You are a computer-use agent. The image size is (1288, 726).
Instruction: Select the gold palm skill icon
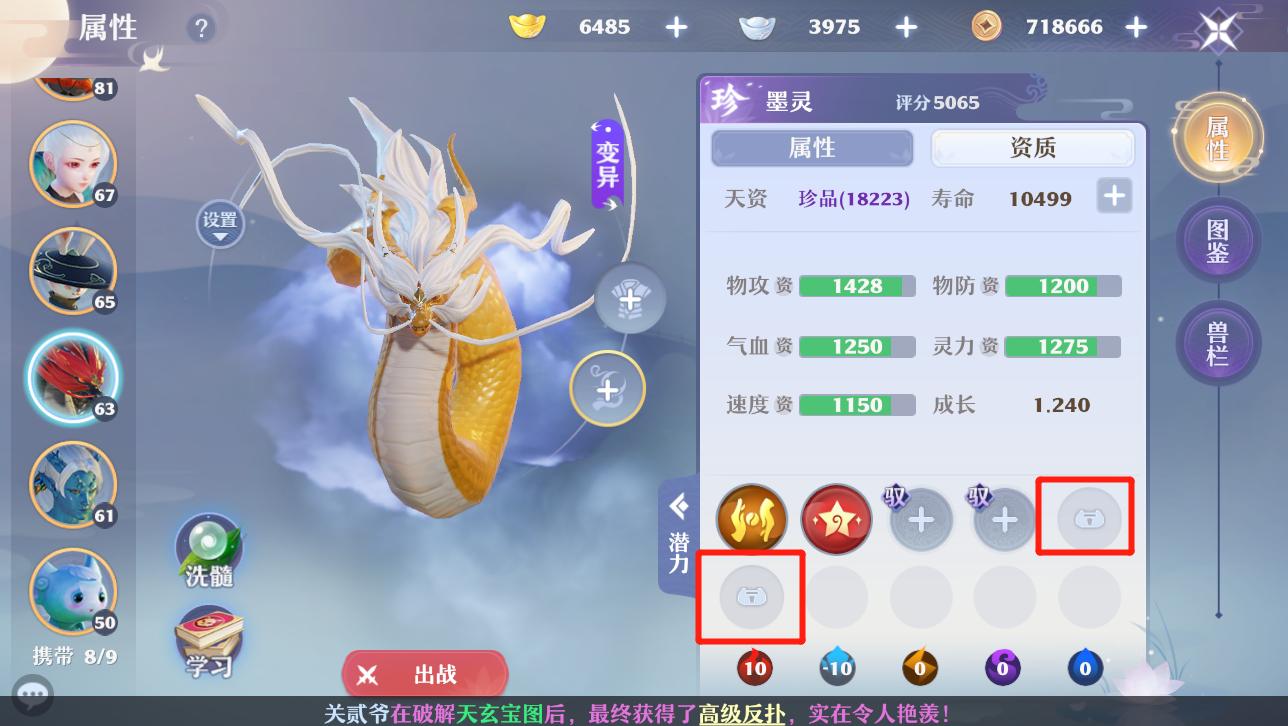click(x=751, y=519)
